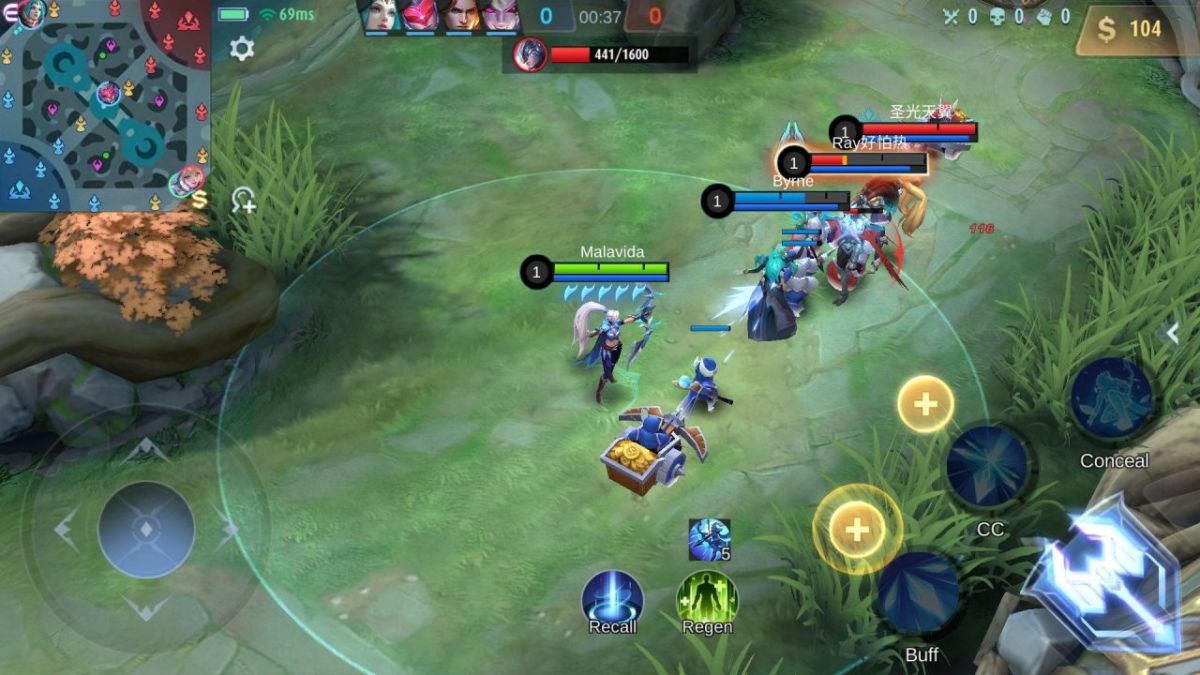Activate the Recall spell
The height and width of the screenshot is (675, 1200).
(612, 598)
